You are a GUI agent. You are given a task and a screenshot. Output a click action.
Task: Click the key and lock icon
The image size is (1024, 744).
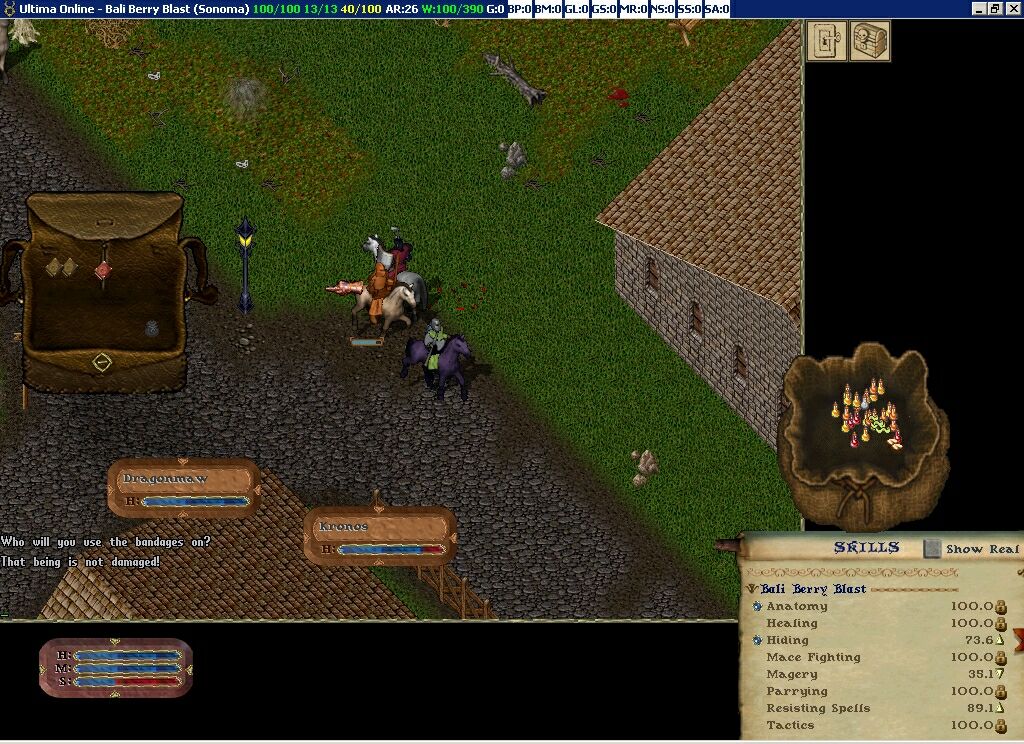[826, 41]
